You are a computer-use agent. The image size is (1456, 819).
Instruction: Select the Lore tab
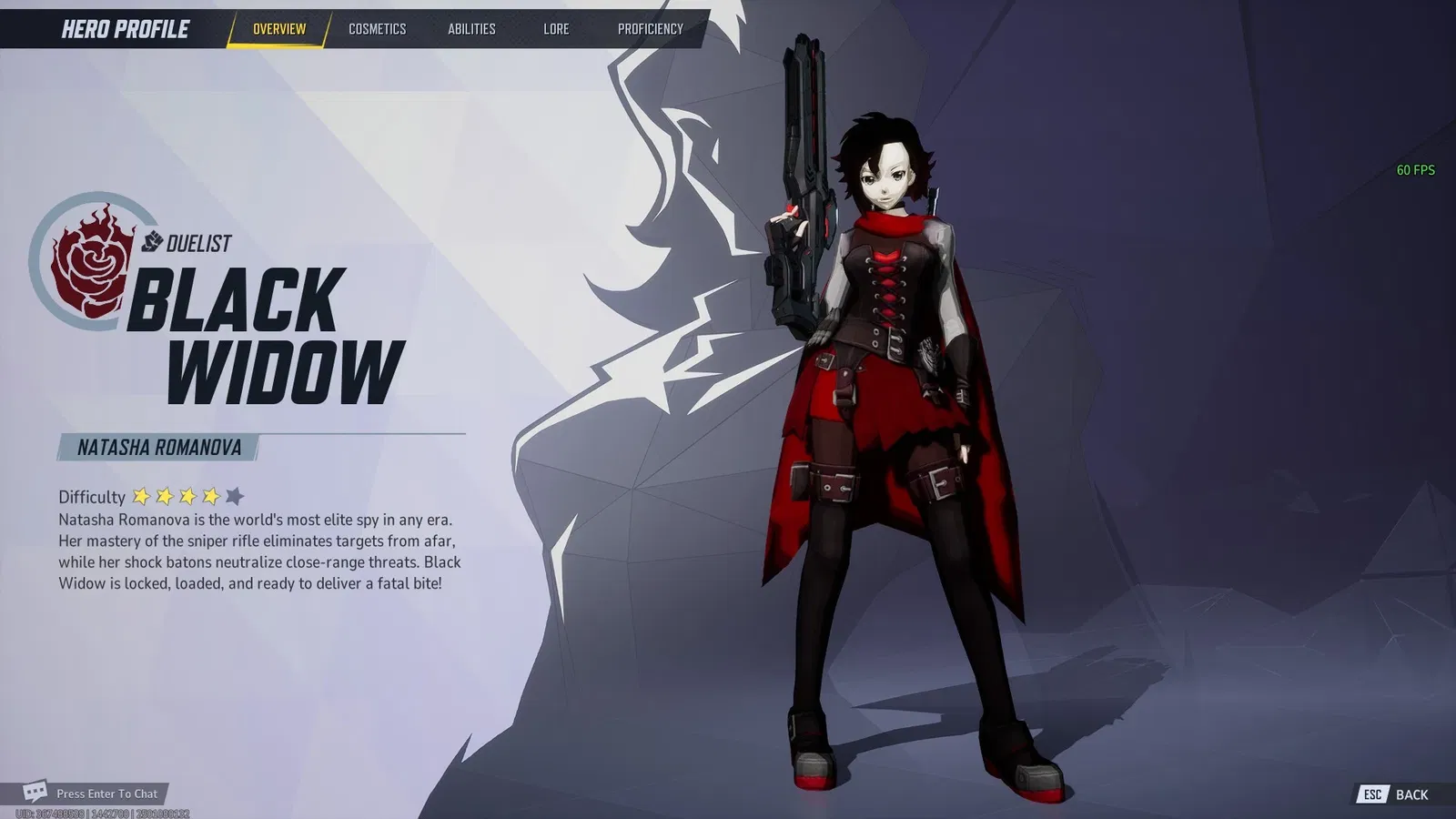(556, 29)
